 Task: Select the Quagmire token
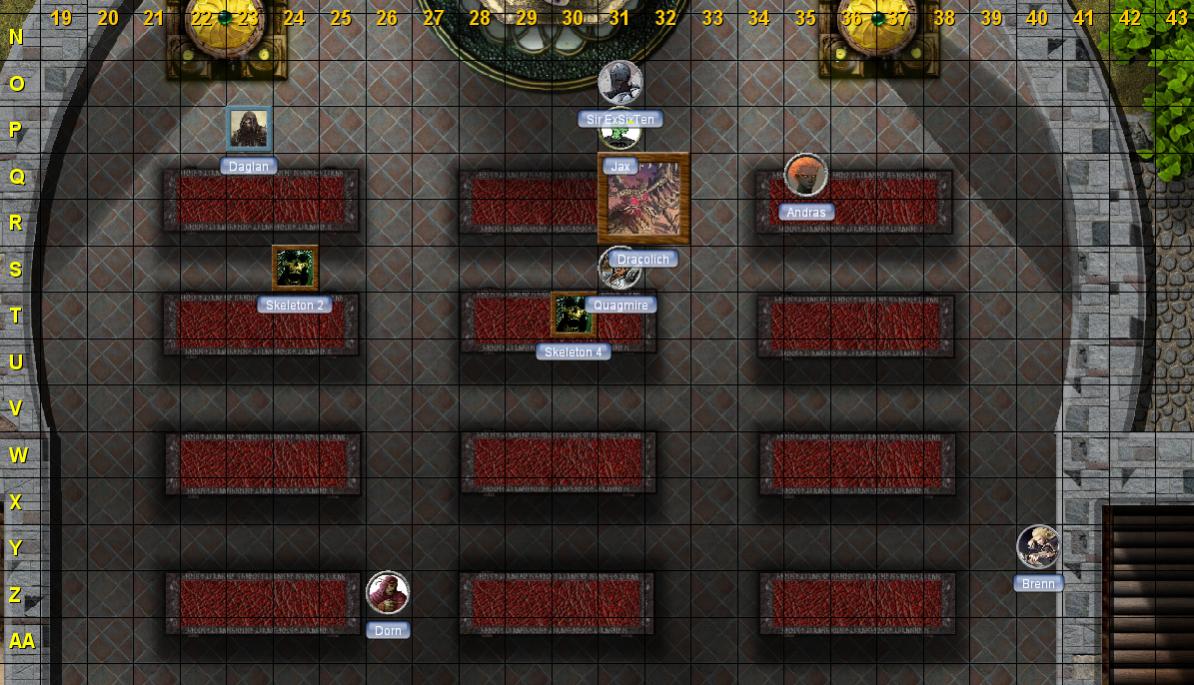click(x=619, y=269)
